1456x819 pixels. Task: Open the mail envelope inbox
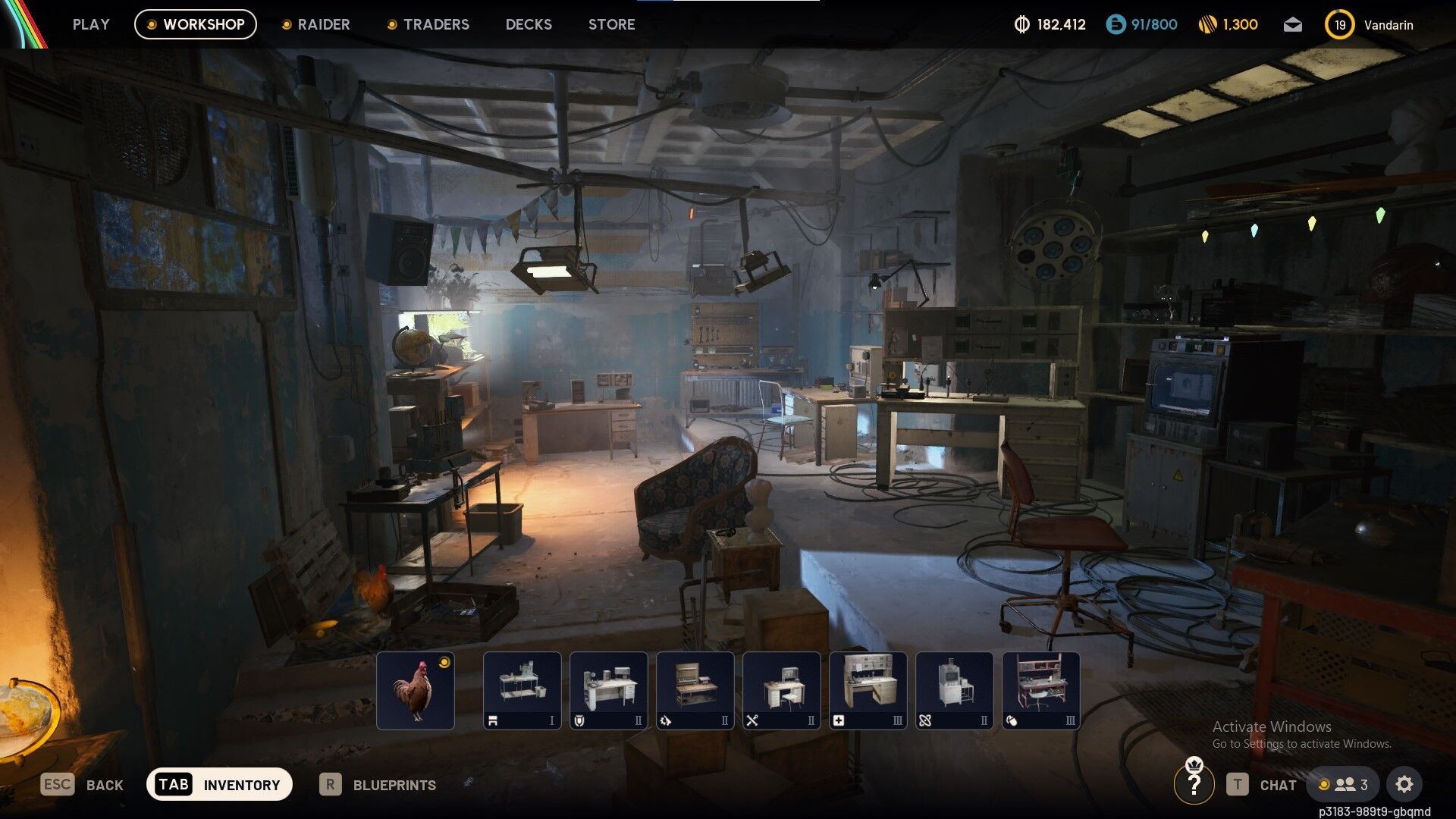[1293, 25]
